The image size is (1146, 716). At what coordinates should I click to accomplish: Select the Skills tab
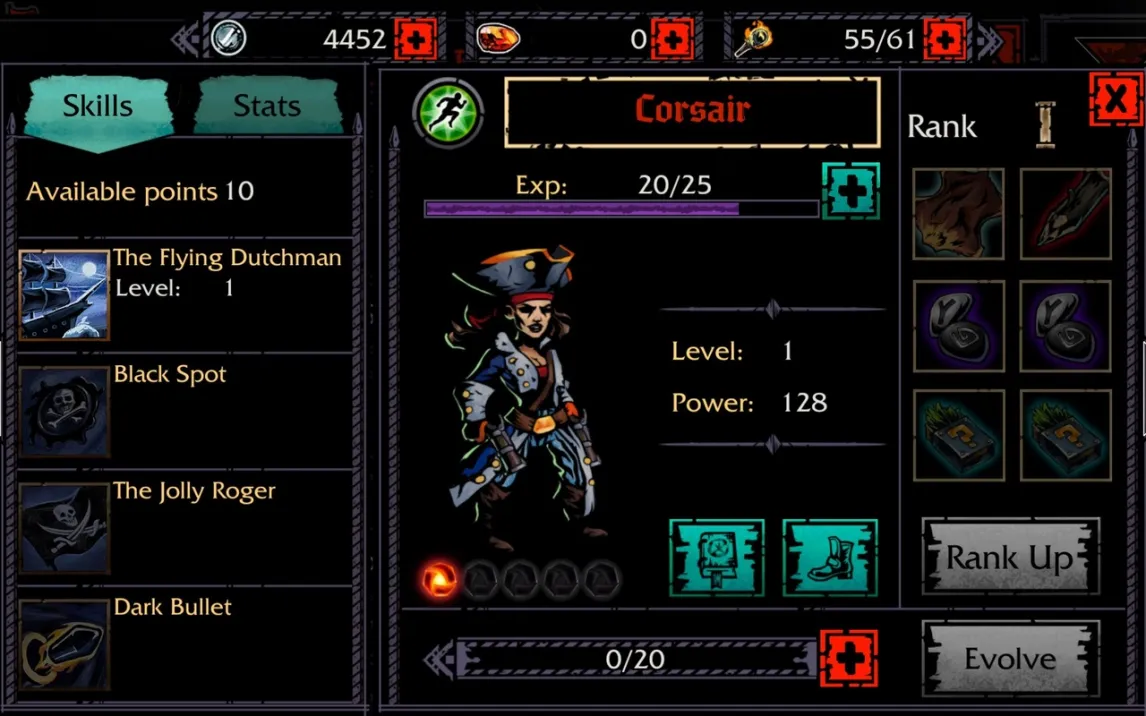click(98, 105)
